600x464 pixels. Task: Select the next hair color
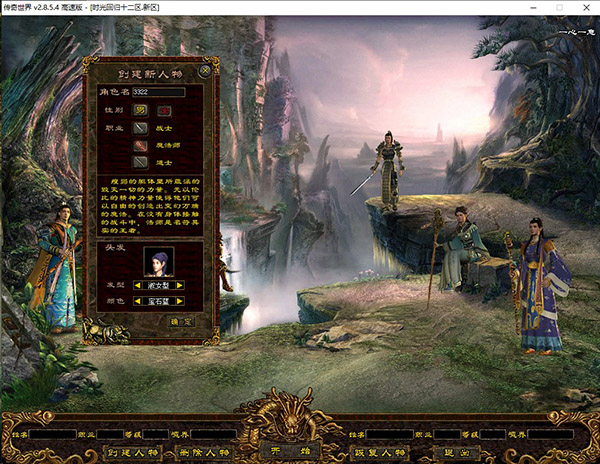[180, 300]
